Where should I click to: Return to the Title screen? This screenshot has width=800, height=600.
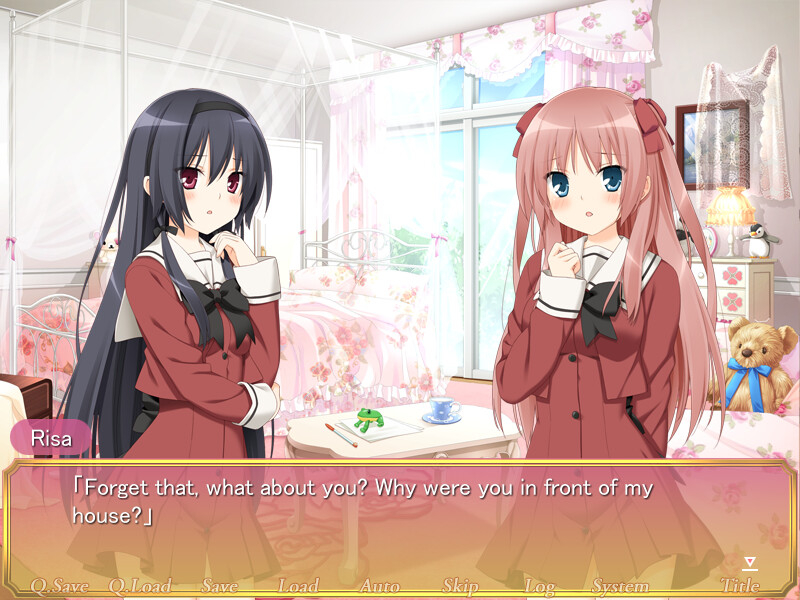[x=740, y=586]
